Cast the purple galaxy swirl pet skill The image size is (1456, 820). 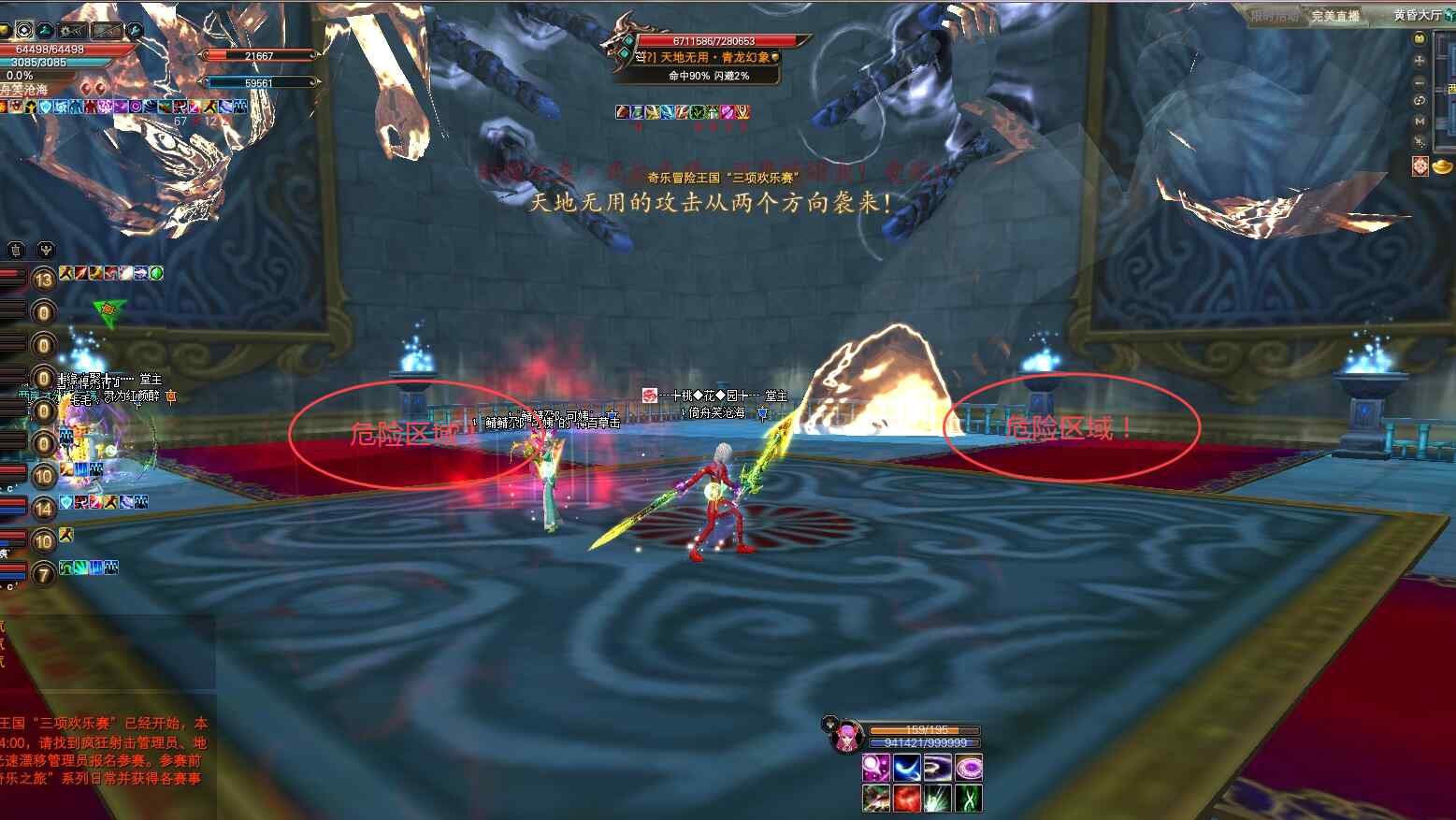(937, 769)
